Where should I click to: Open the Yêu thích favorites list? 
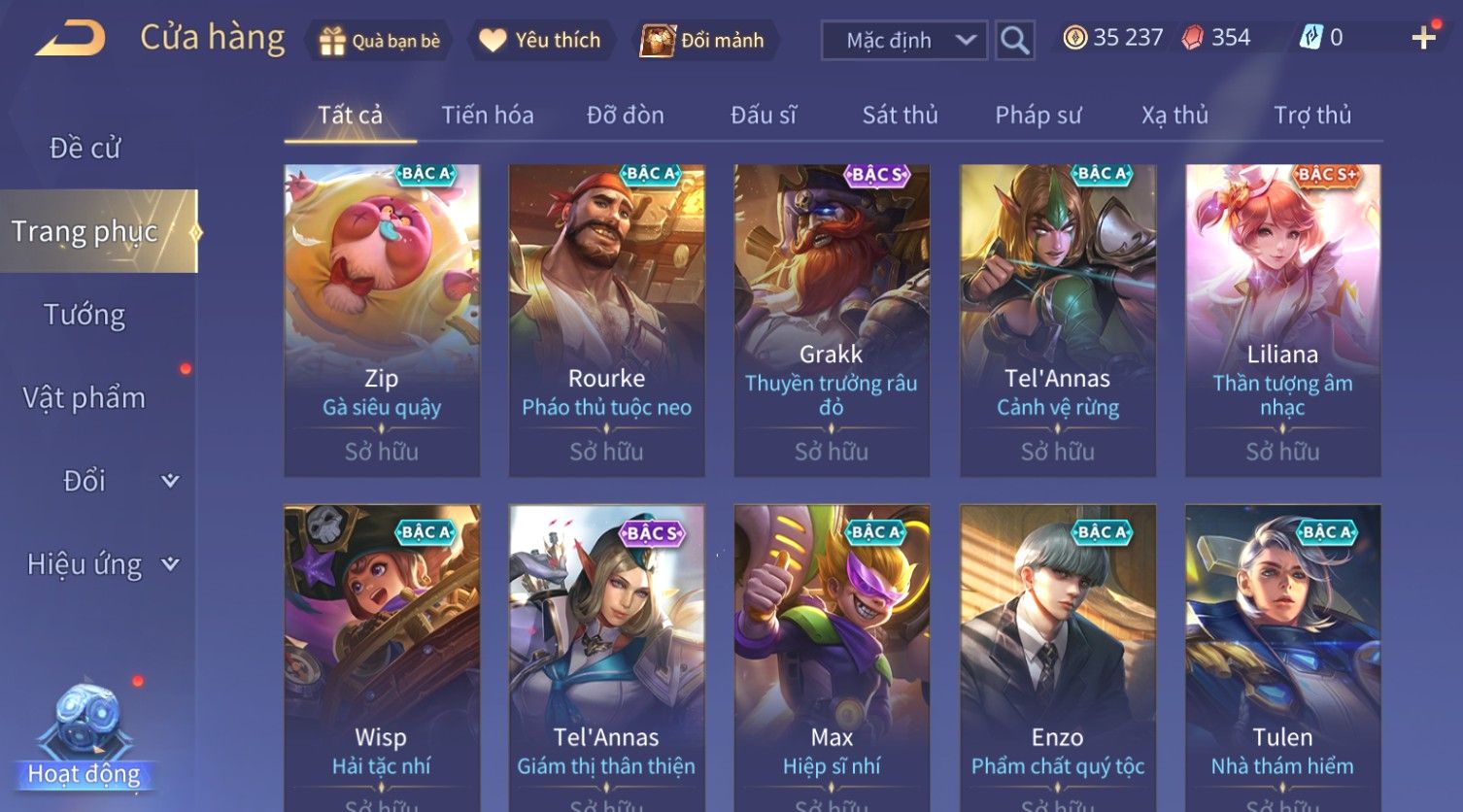541,41
